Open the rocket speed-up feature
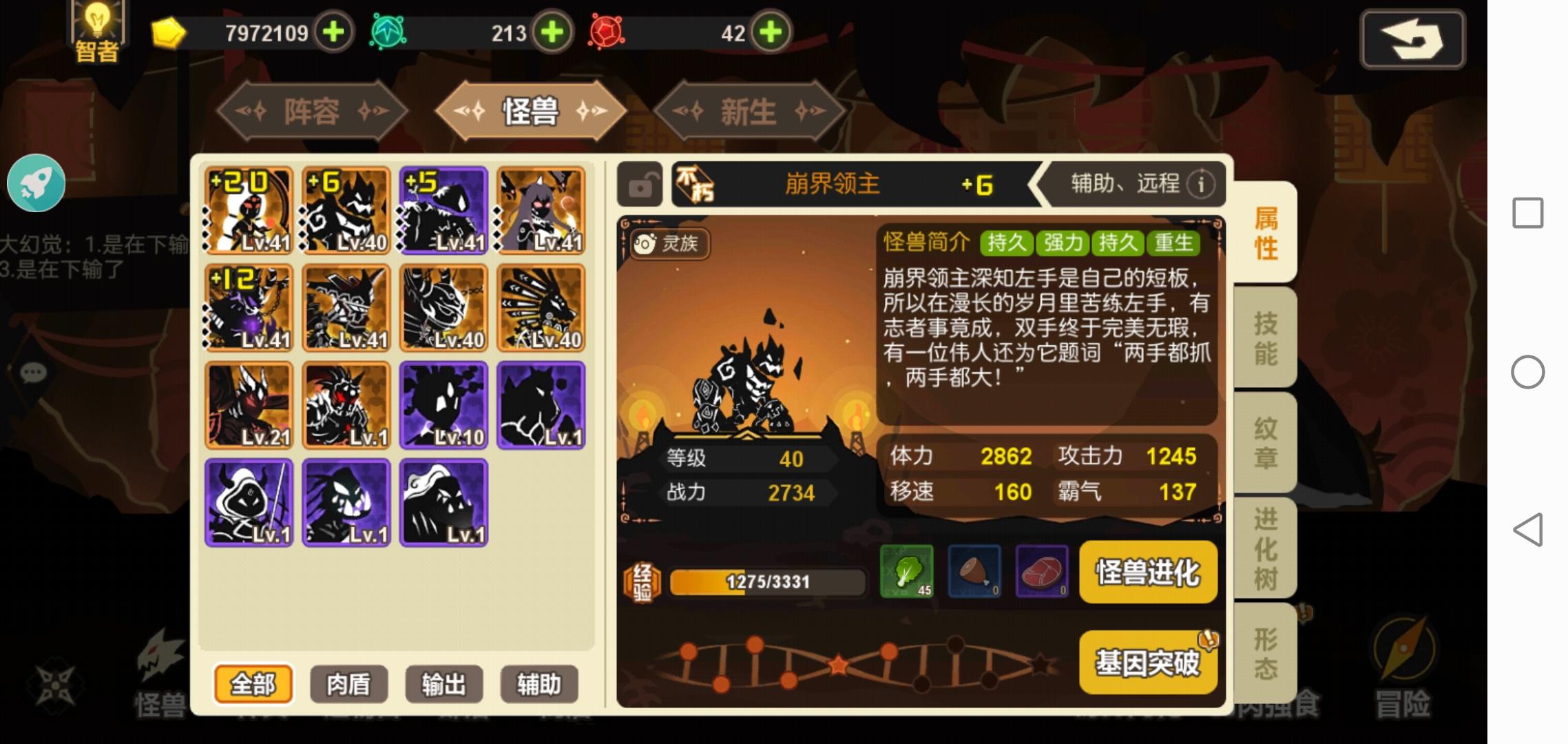1568x744 pixels. 36,182
